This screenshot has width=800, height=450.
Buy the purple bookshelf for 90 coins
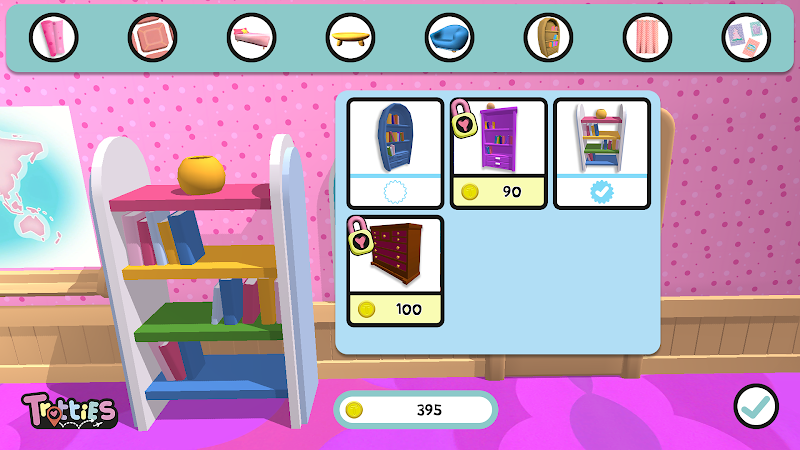tap(499, 152)
